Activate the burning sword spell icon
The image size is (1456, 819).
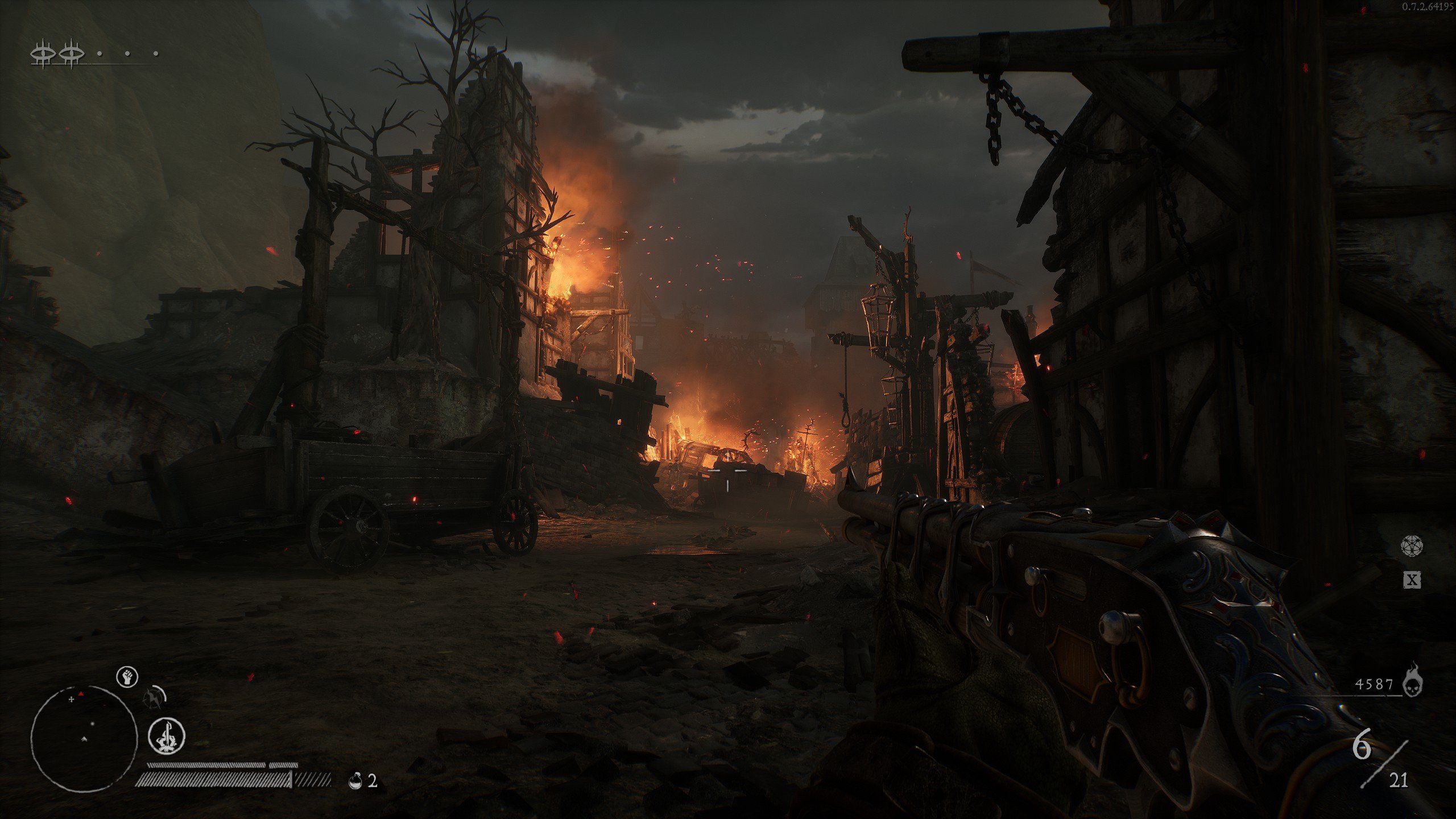167,735
